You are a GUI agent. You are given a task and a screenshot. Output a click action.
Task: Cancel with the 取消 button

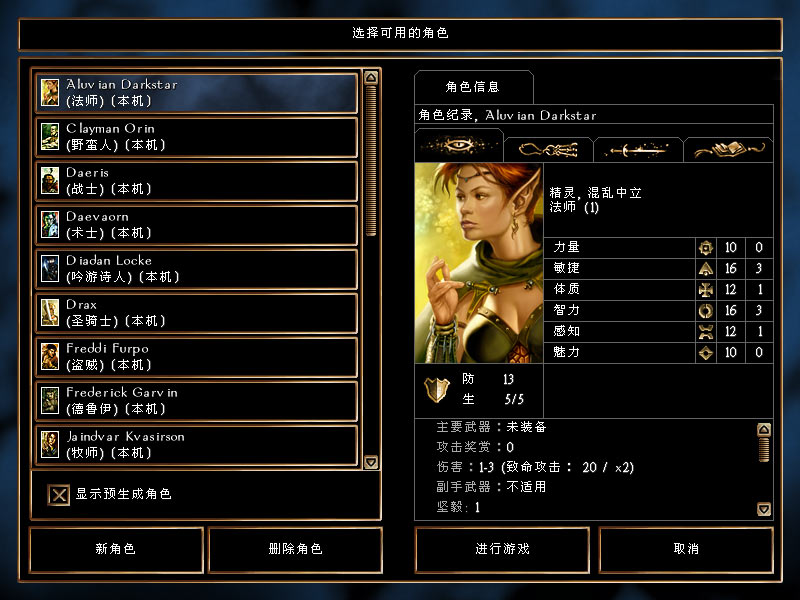(x=686, y=549)
